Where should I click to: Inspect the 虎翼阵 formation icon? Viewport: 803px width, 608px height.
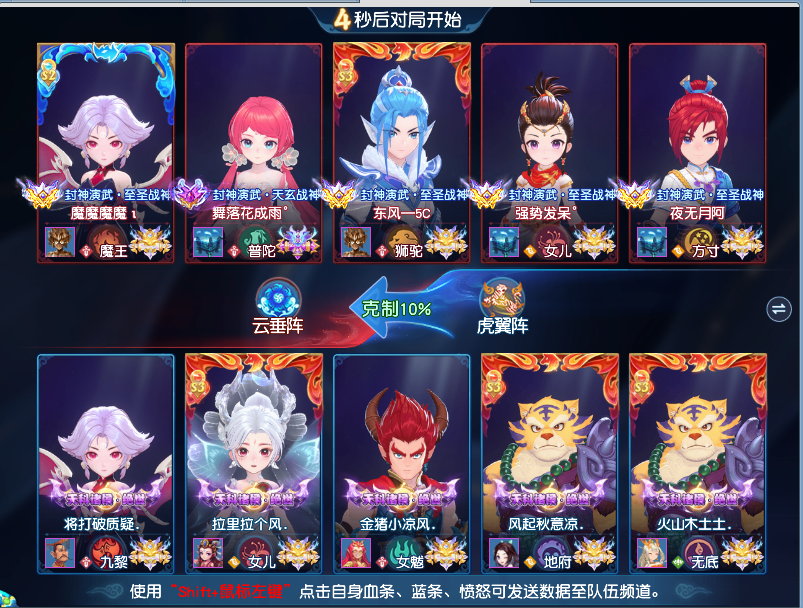tap(502, 296)
